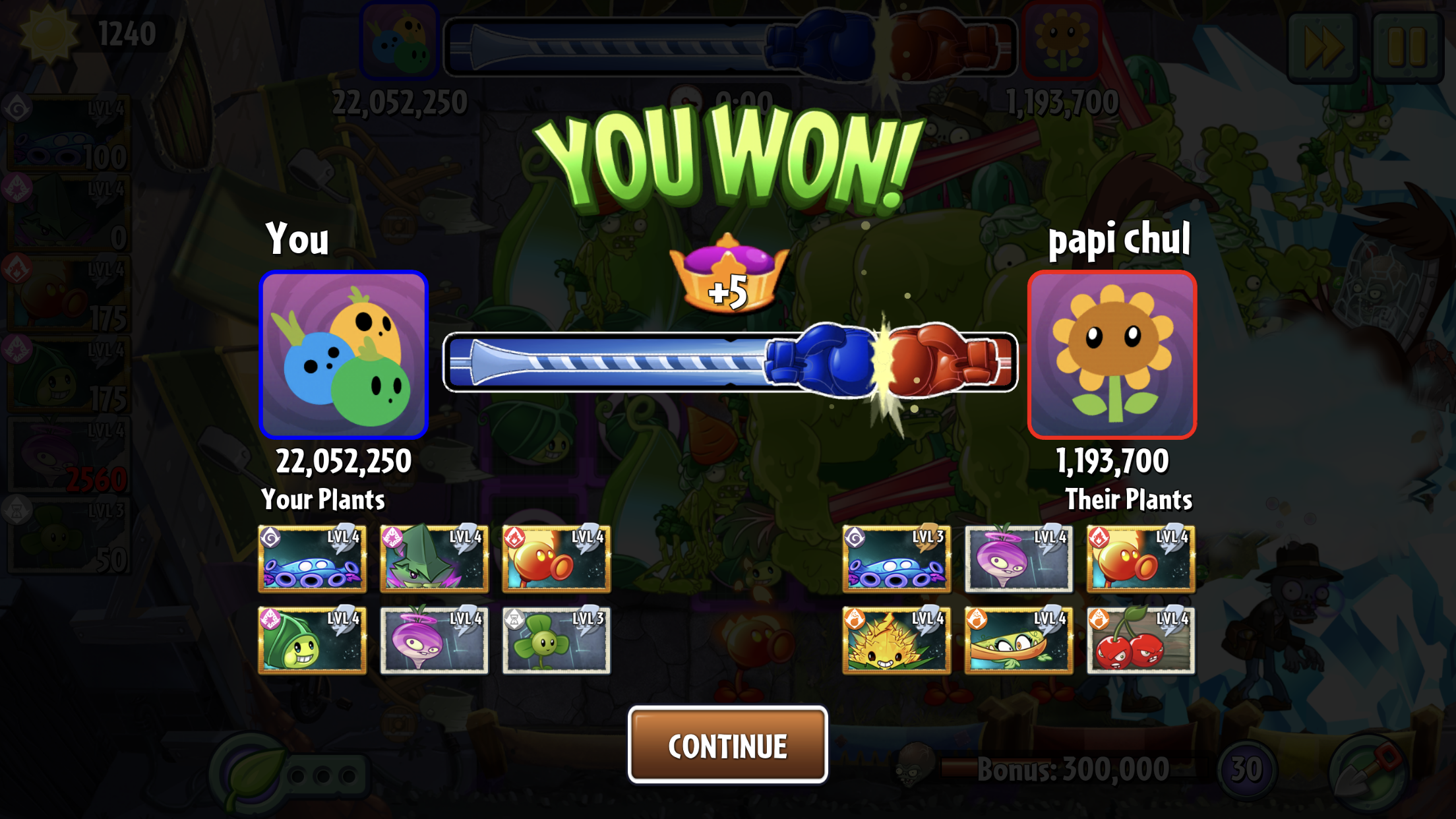Click the CONTINUE button
1456x819 pixels.
tap(727, 745)
